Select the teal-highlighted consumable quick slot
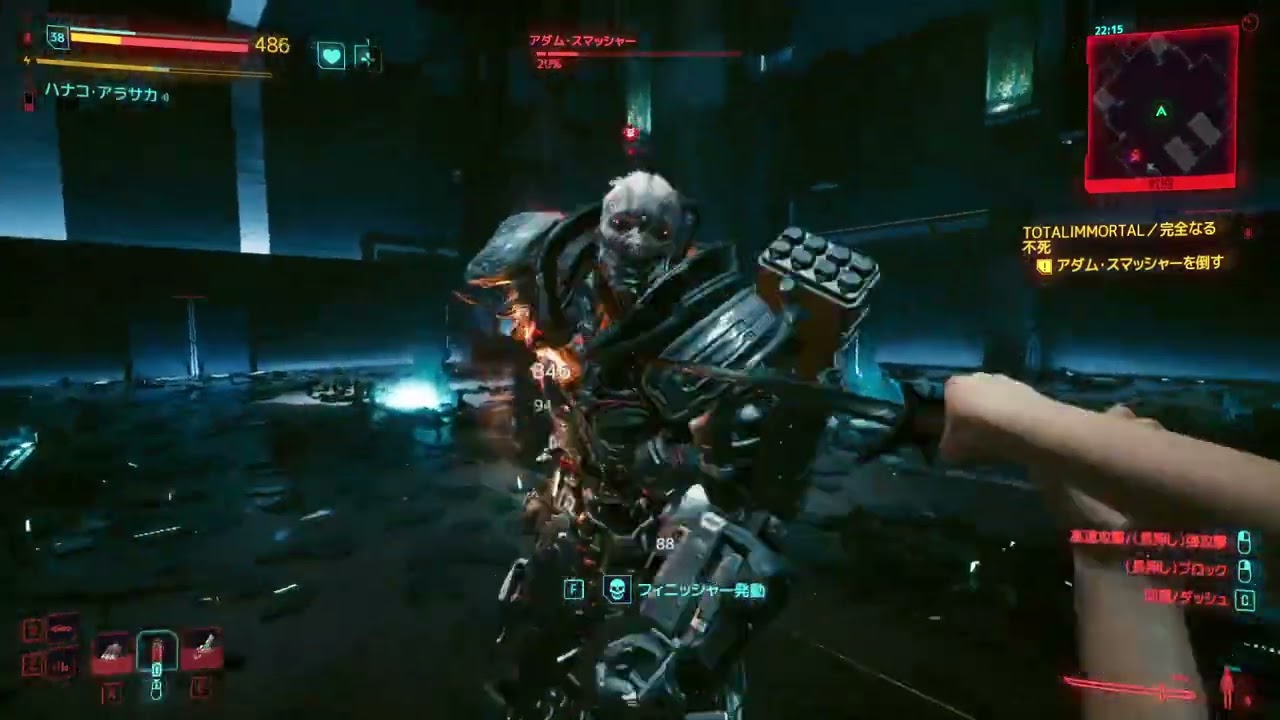Screen dimensions: 1280x720 point(157,652)
